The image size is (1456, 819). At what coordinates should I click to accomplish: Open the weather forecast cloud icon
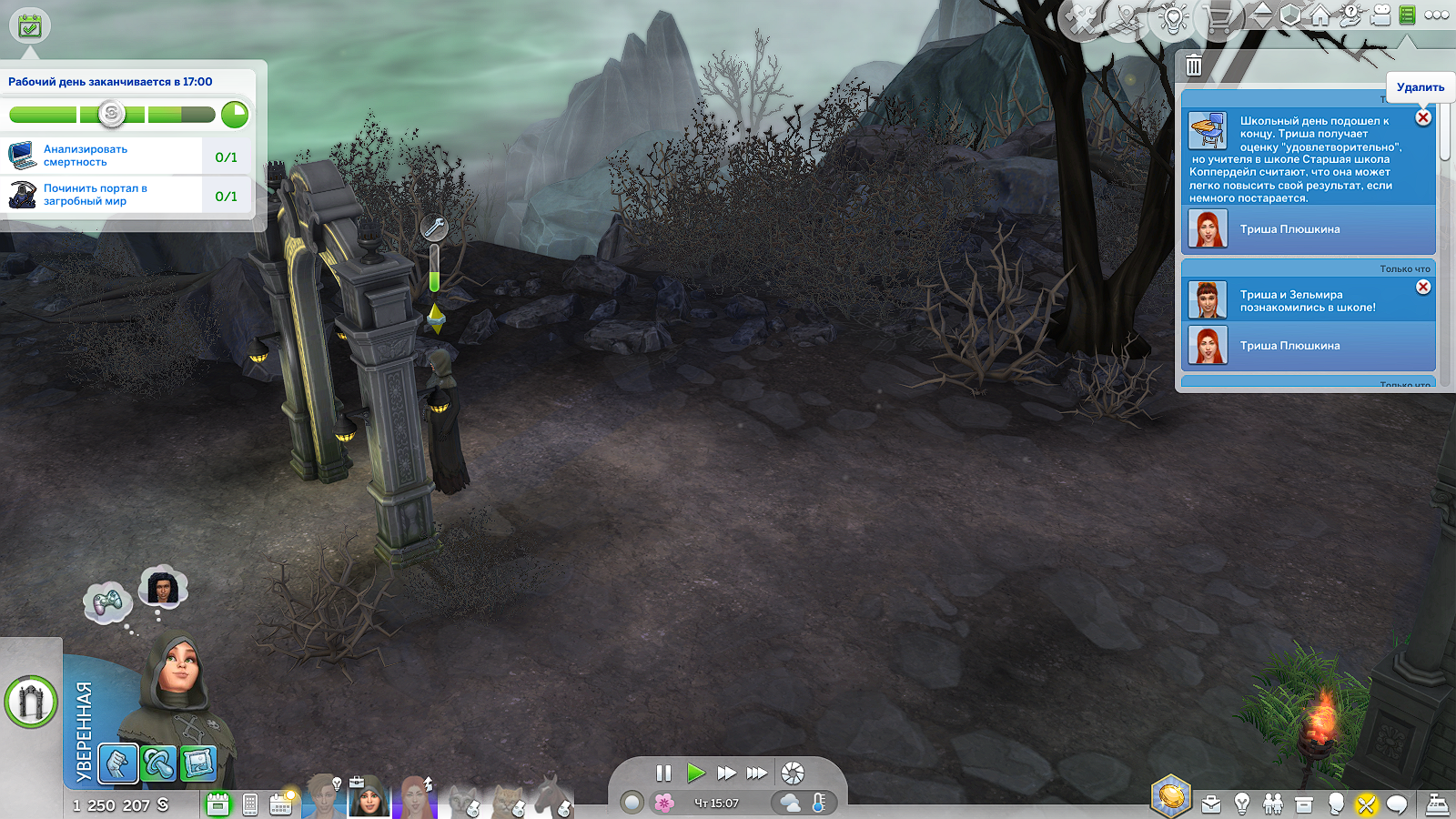pyautogui.click(x=790, y=803)
